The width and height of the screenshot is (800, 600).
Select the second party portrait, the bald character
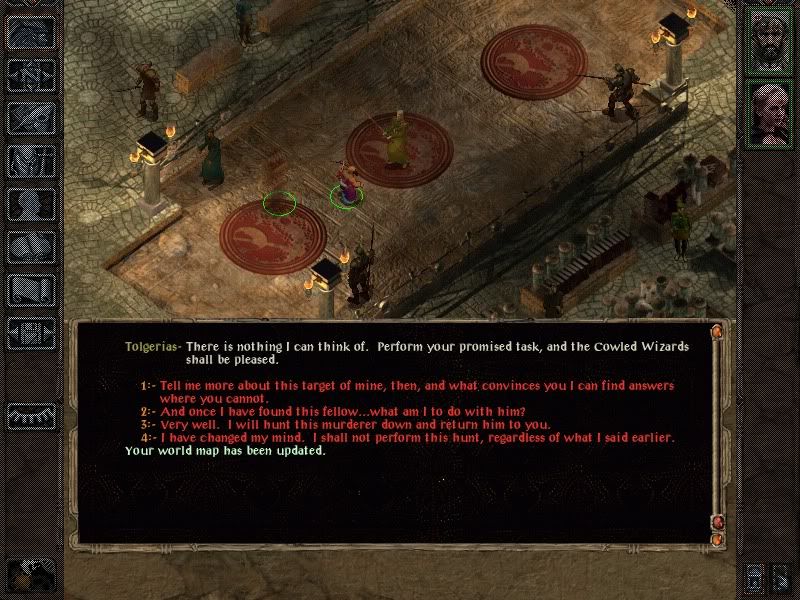coord(771,112)
